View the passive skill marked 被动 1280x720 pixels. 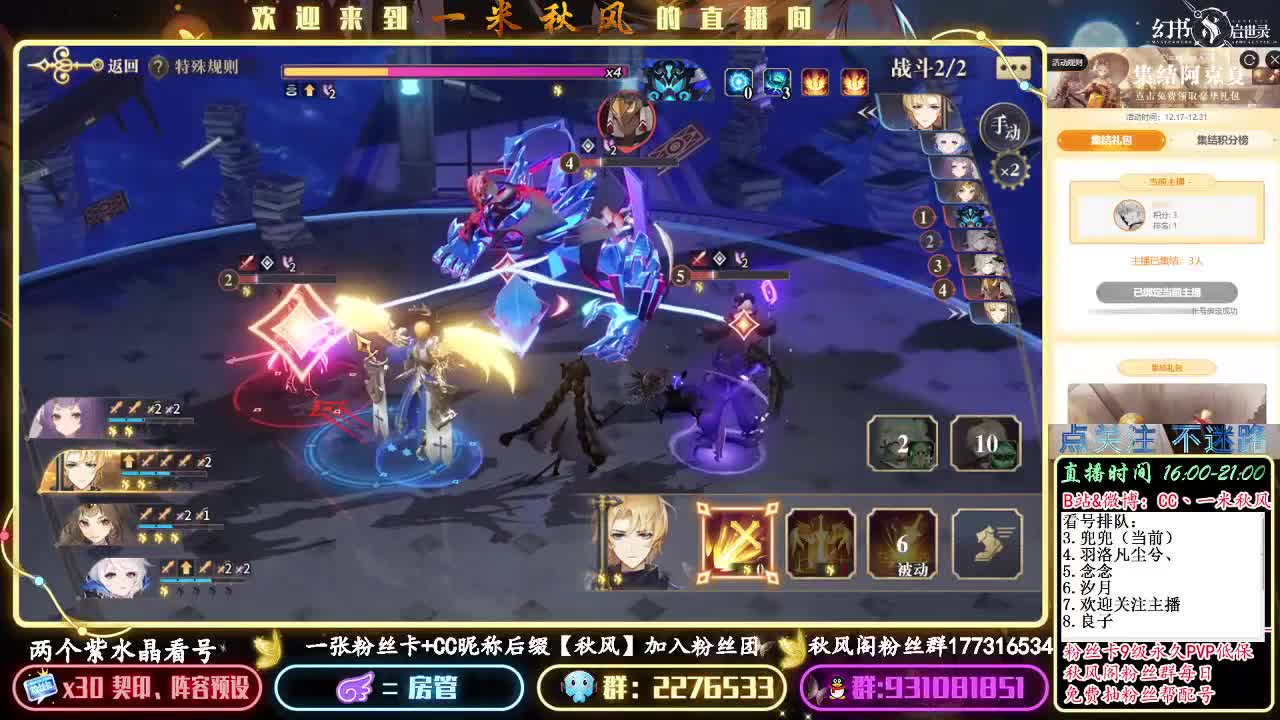[x=901, y=544]
